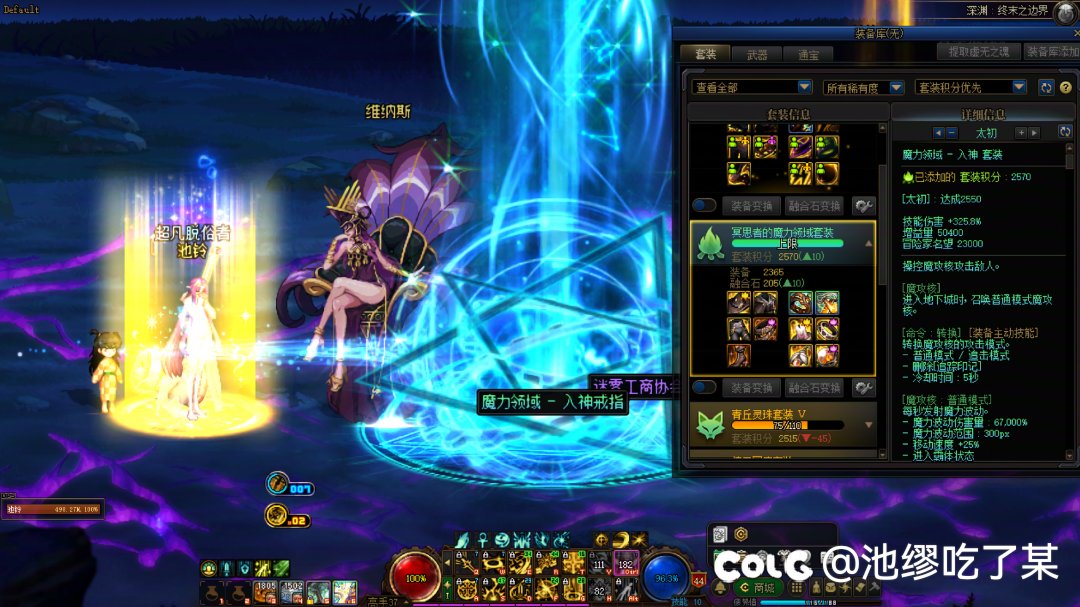Screen dimensions: 1080x607
Task: Click 装备变换 under the 魔力领域 set
Action: 752,387
